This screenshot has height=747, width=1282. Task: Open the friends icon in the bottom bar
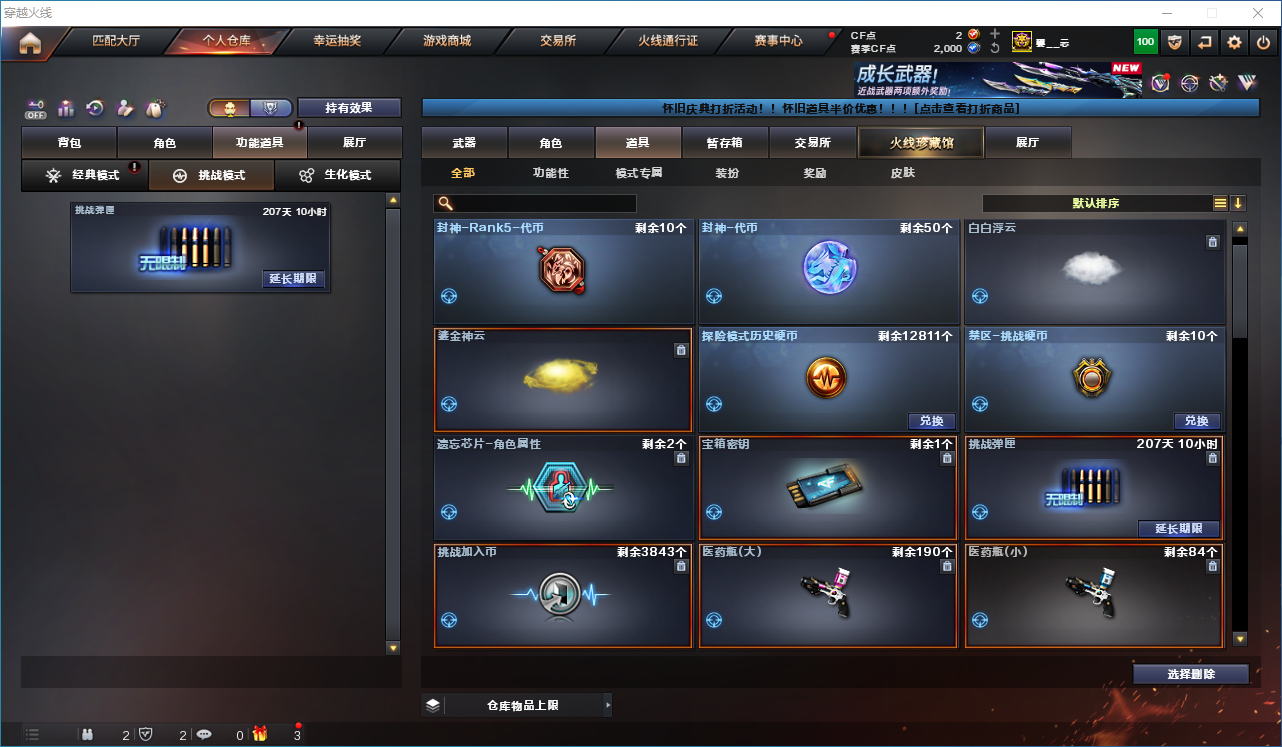tap(89, 733)
